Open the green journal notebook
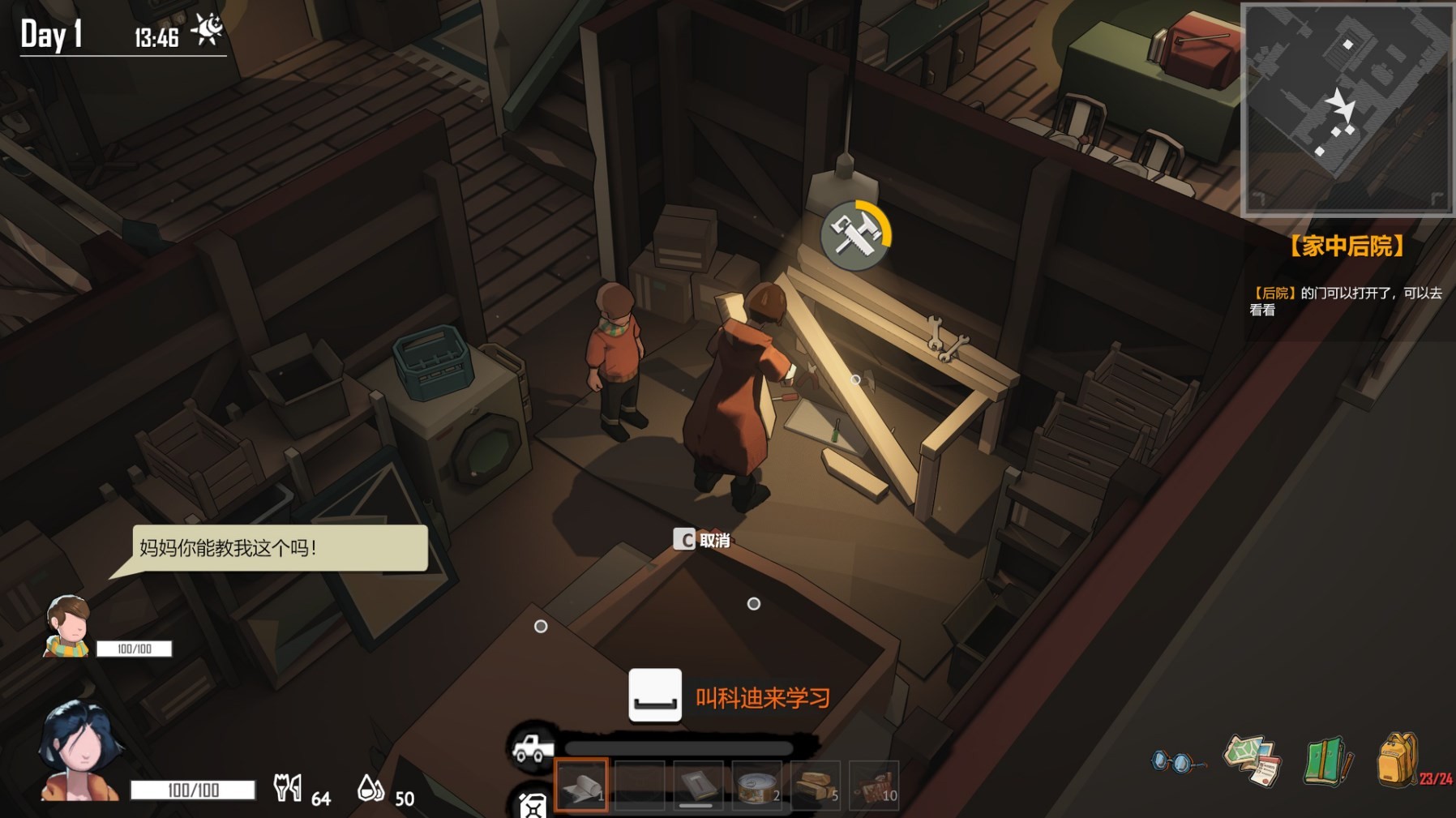The image size is (1456, 818). pyautogui.click(x=1326, y=760)
